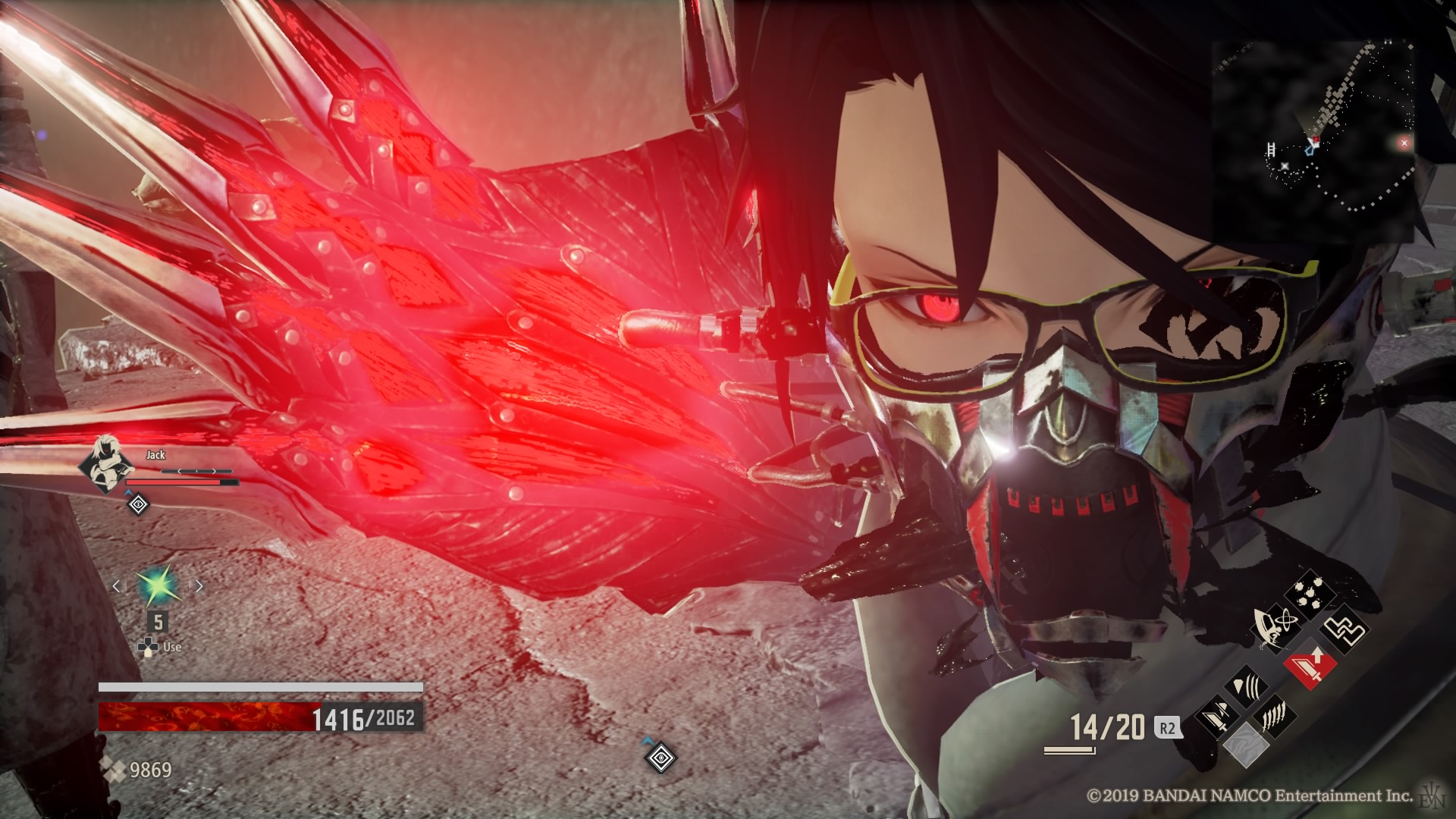The height and width of the screenshot is (819, 1456).
Task: Cycle to the next quick item
Action: coord(199,586)
